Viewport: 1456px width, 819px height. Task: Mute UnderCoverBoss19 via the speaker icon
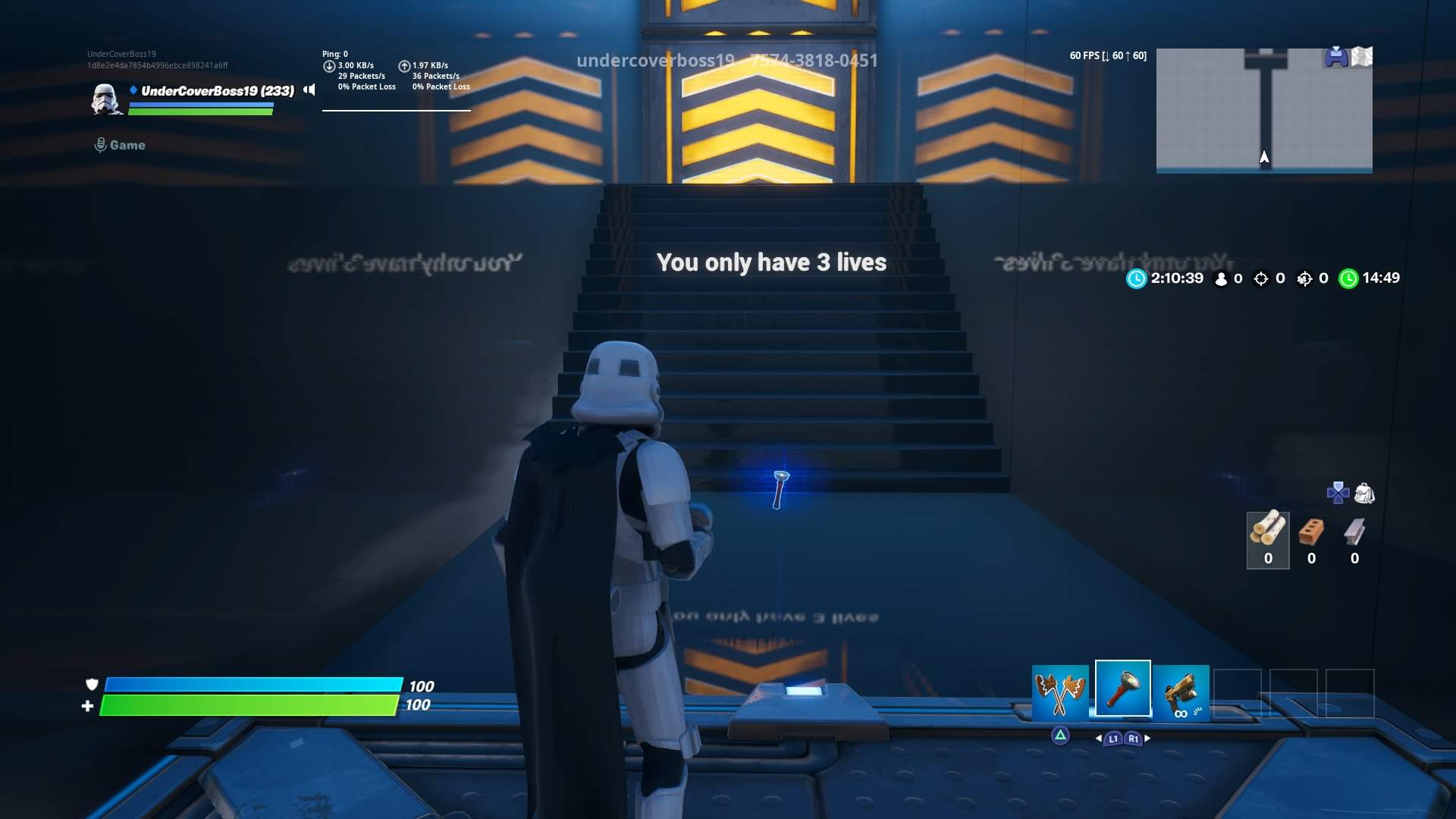(x=309, y=89)
